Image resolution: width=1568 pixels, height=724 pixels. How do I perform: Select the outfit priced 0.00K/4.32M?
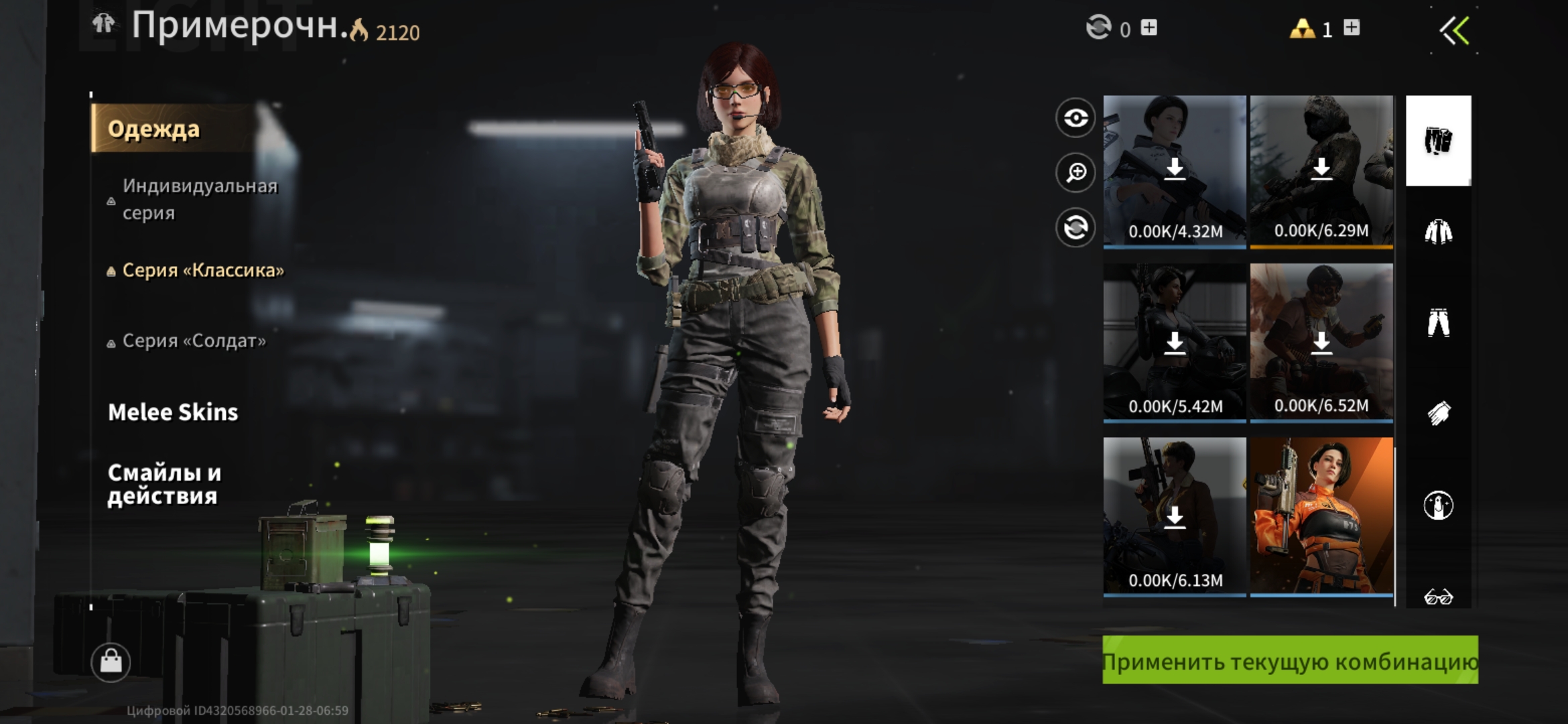point(1175,172)
